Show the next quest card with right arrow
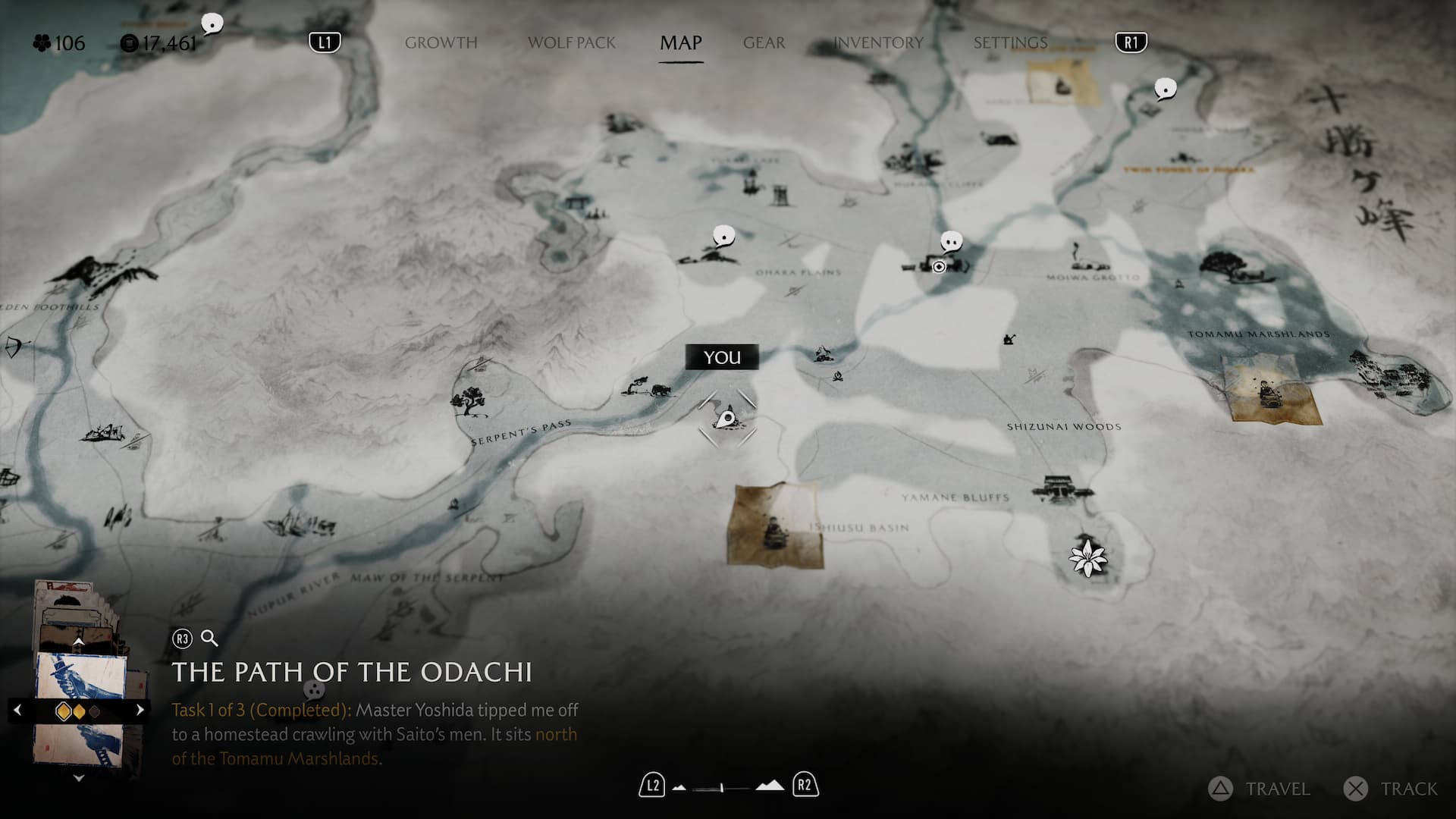1456x819 pixels. [140, 711]
